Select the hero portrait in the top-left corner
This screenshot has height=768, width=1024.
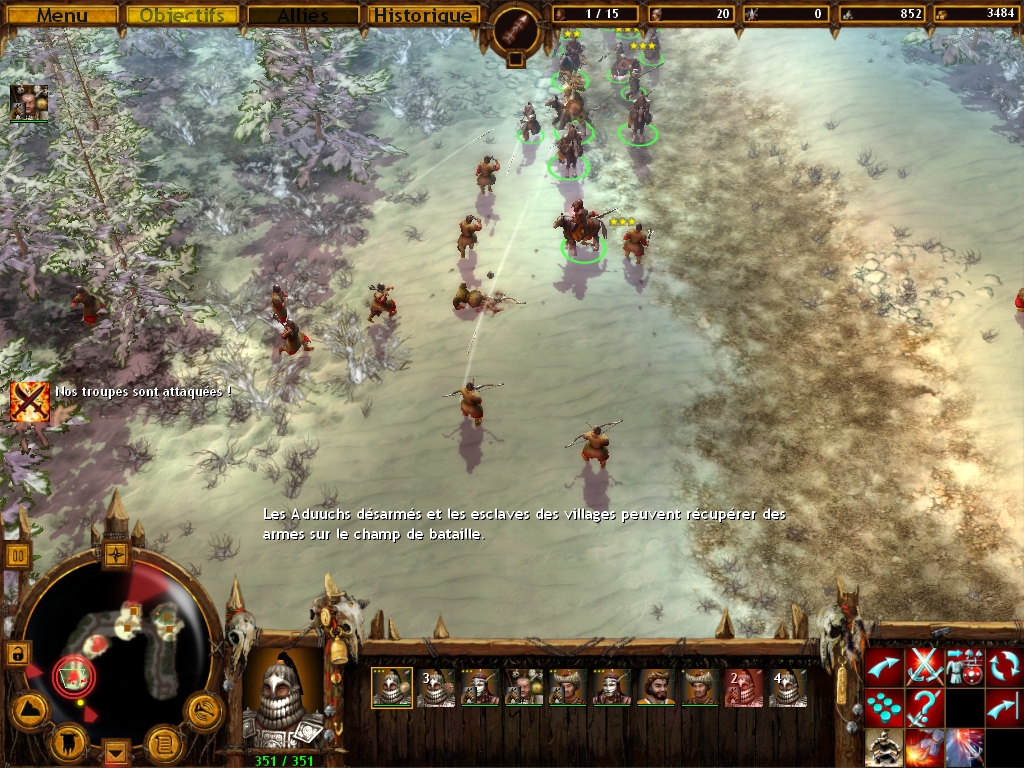click(29, 102)
